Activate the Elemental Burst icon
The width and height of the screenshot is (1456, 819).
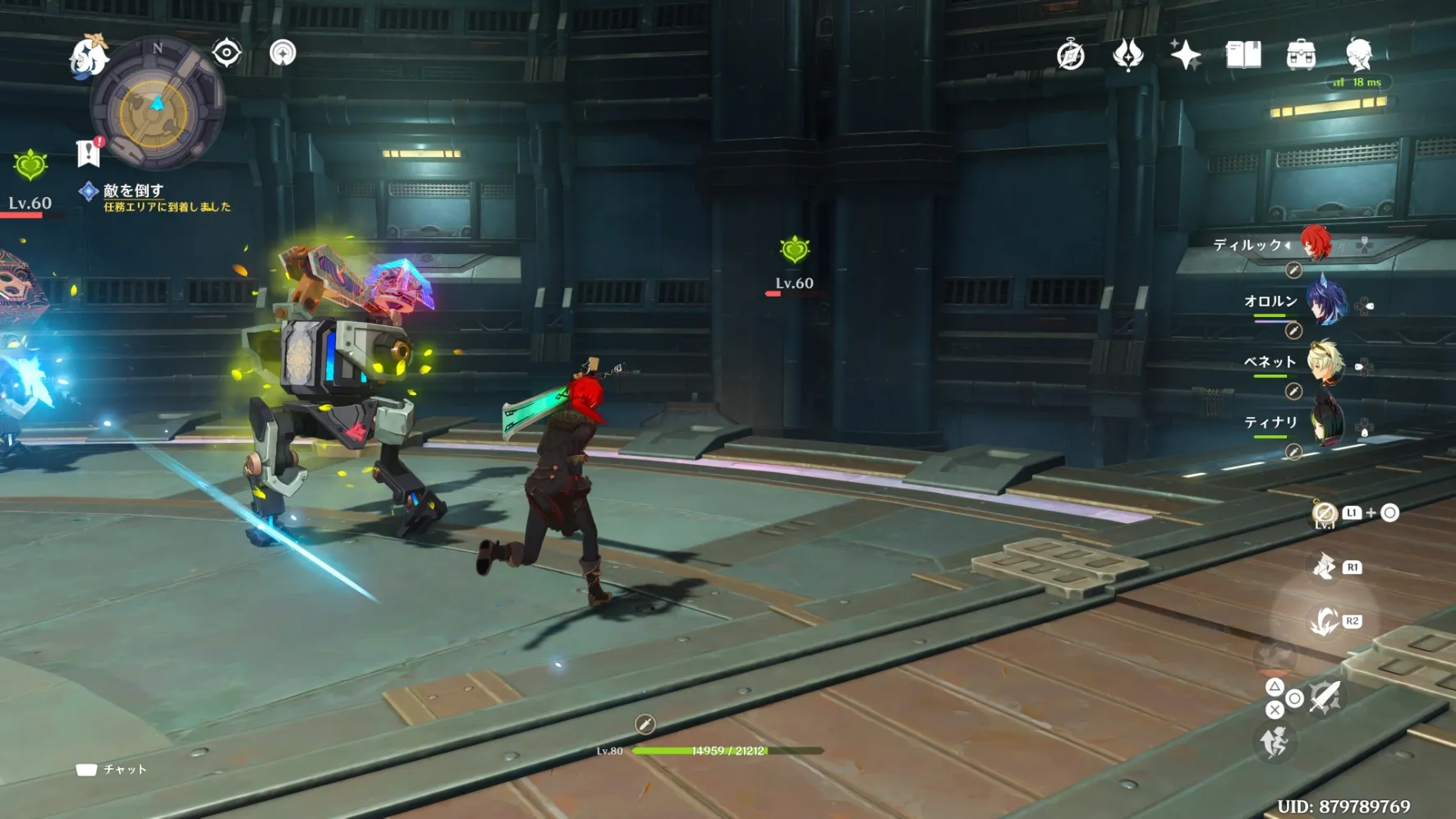click(x=1324, y=622)
